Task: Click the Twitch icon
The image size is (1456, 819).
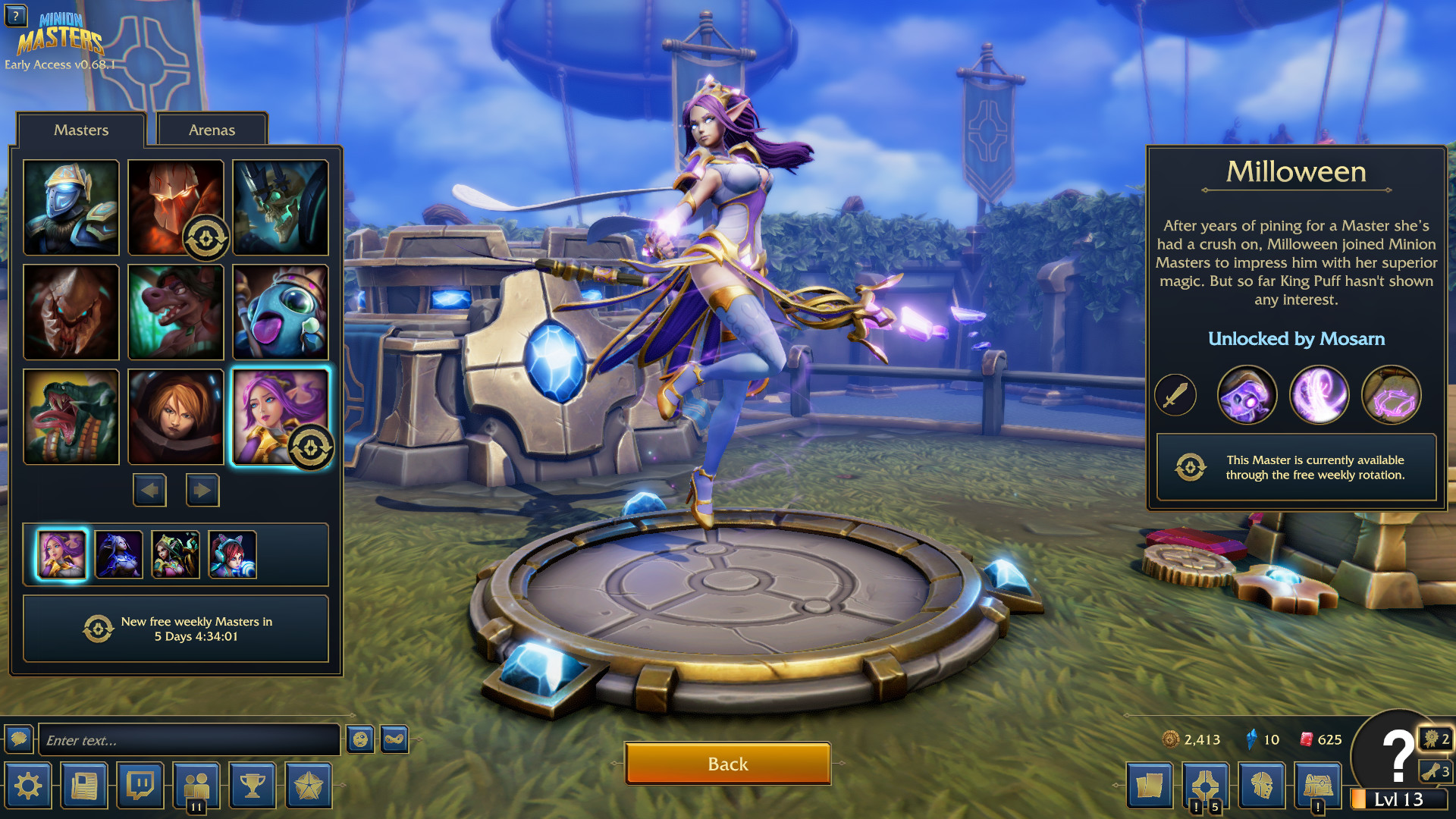Action: point(140,786)
